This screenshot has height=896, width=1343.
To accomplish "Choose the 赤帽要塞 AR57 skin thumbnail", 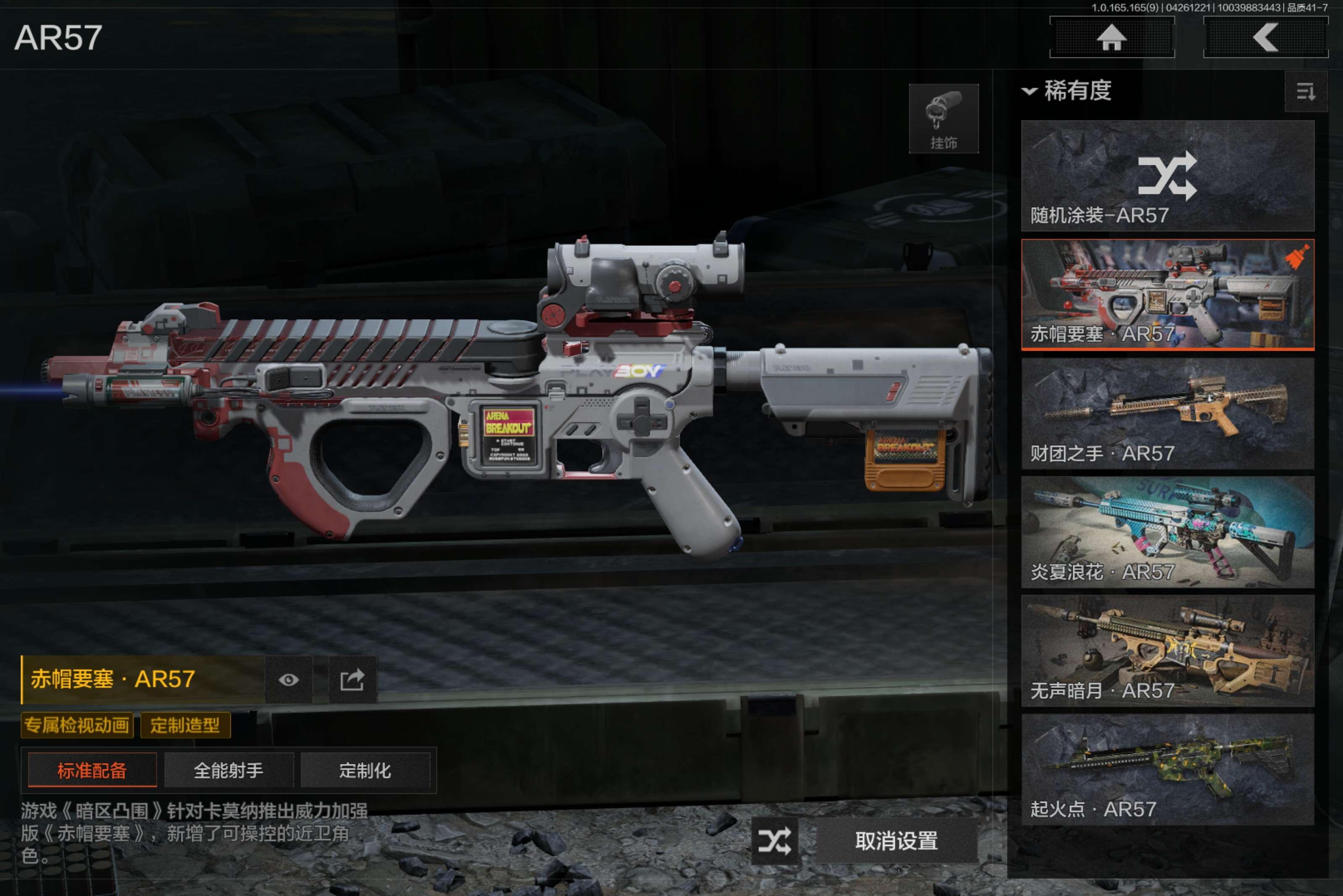I will (x=1167, y=294).
